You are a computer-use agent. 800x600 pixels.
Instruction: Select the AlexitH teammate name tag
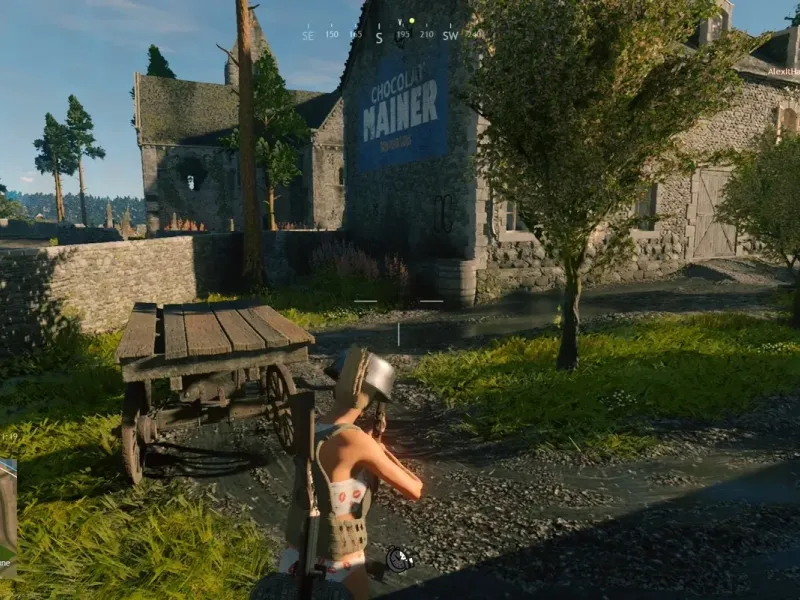point(783,71)
